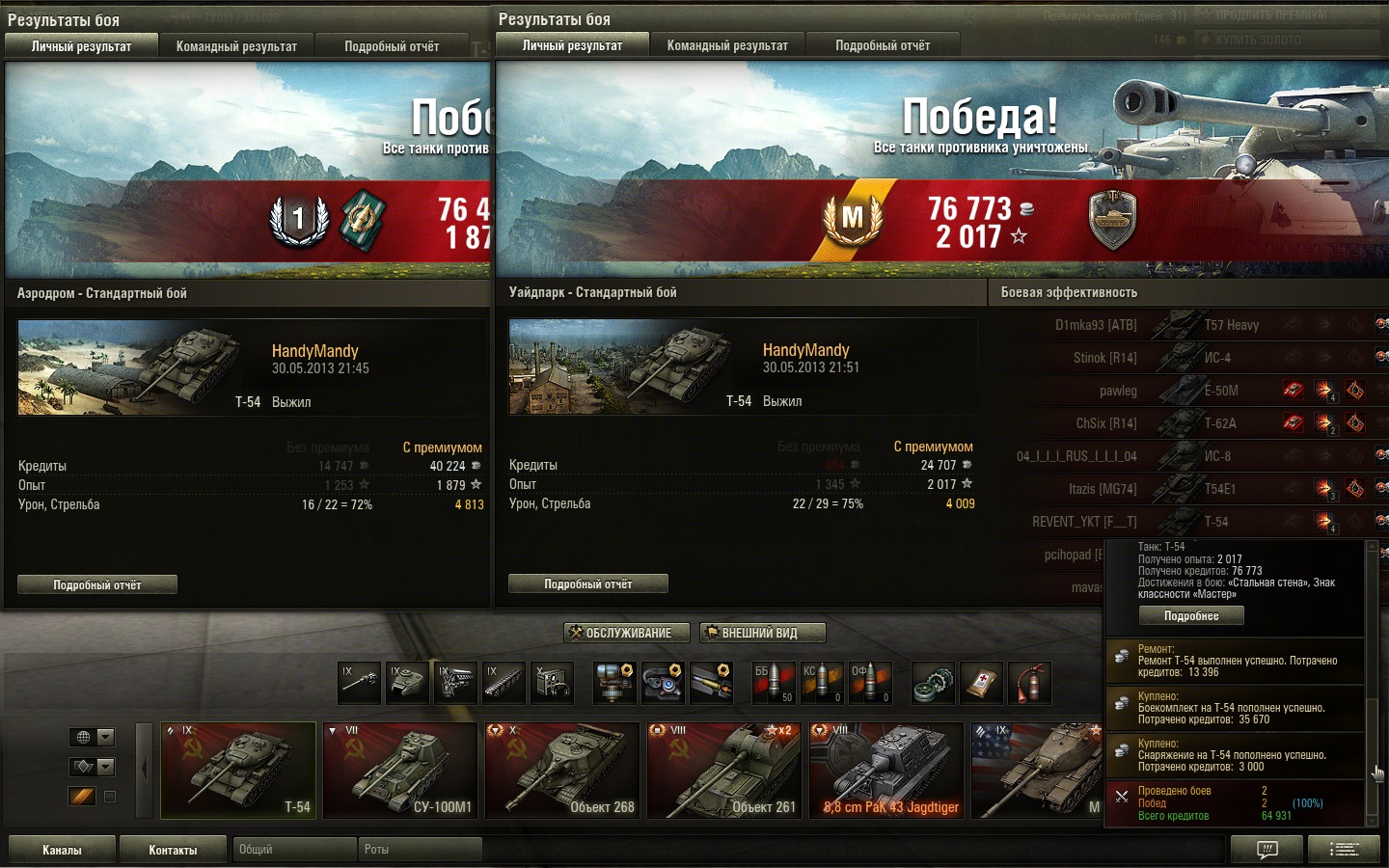Switch to the Общий chat tab
The width and height of the screenshot is (1389, 868).
pos(293,850)
